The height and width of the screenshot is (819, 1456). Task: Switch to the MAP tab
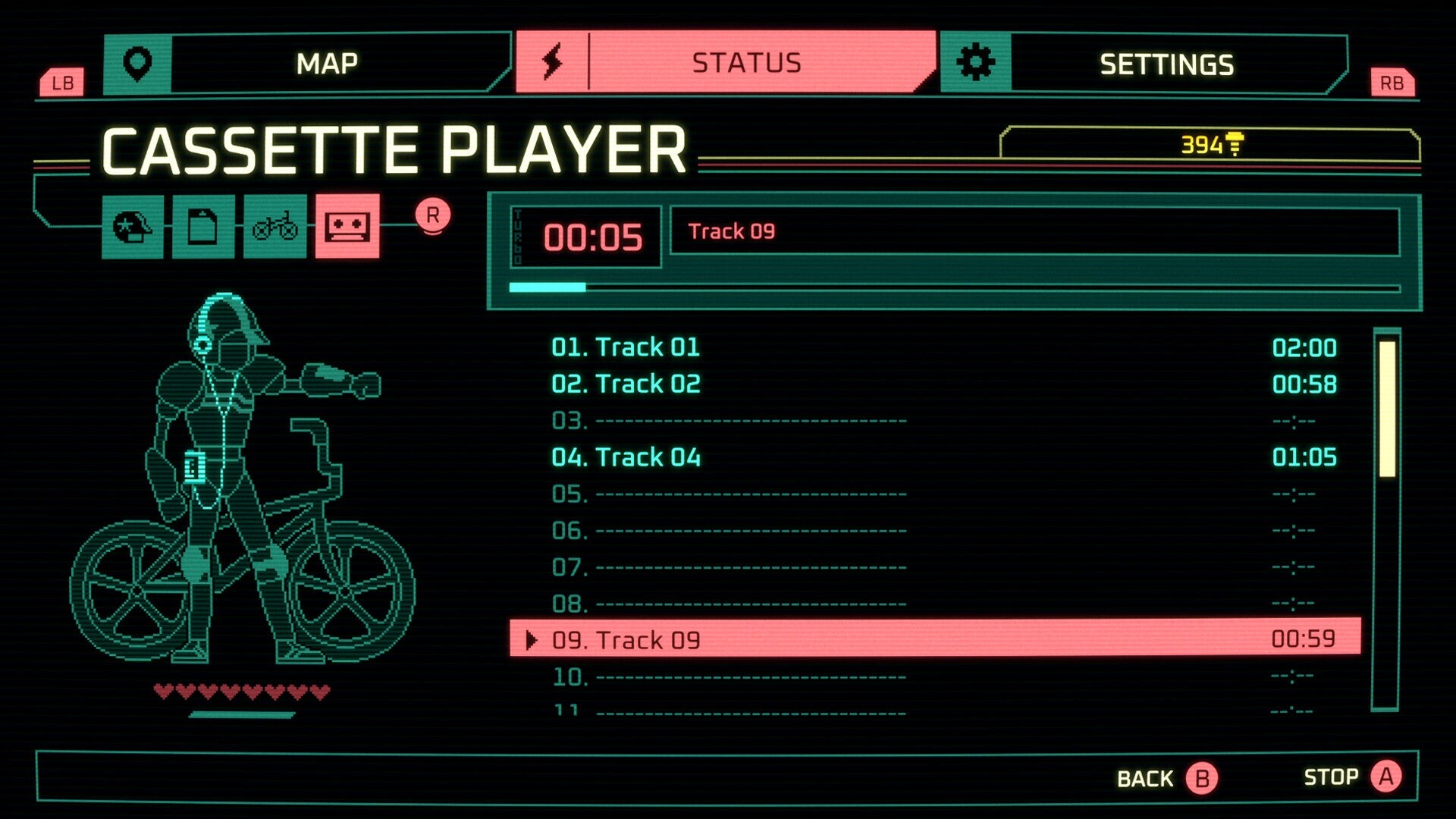click(326, 62)
